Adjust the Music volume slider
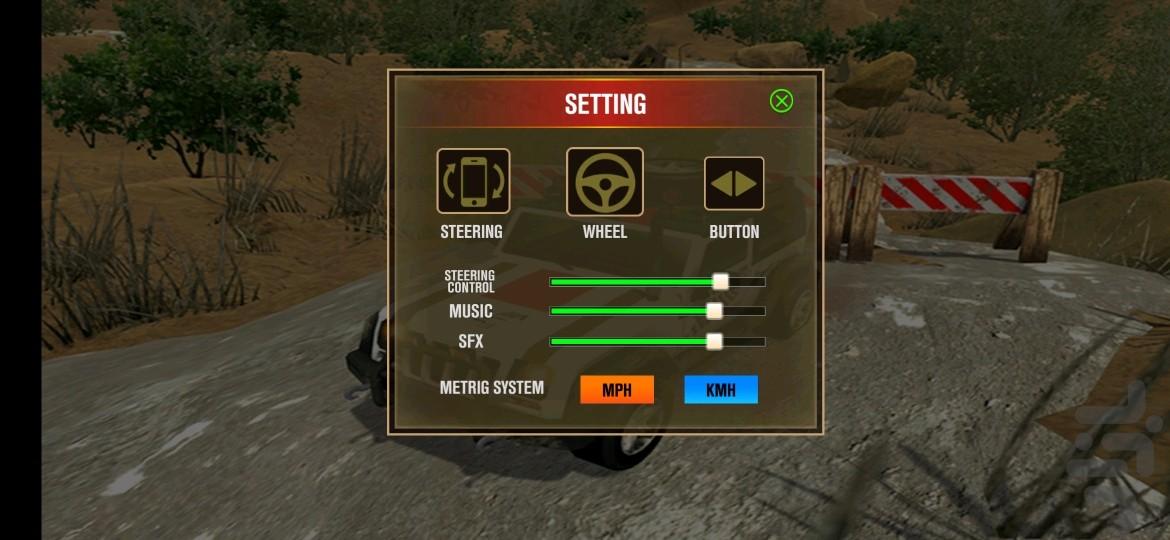The image size is (1170, 540). [714, 311]
